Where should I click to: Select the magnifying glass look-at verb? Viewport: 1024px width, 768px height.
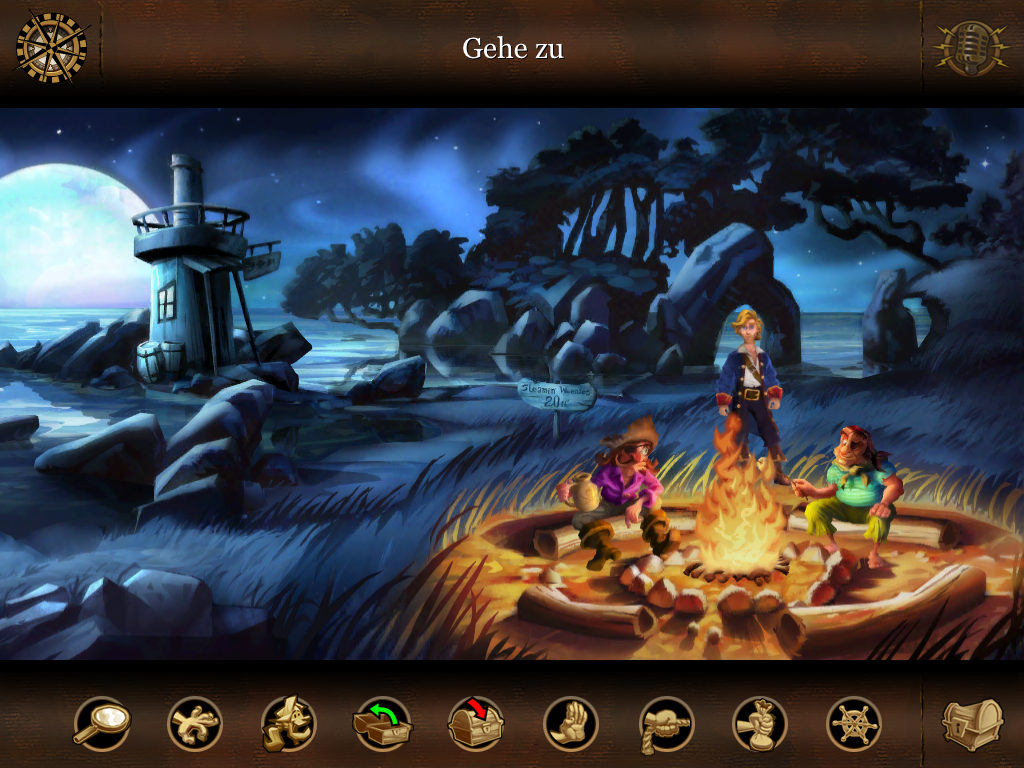click(102, 723)
